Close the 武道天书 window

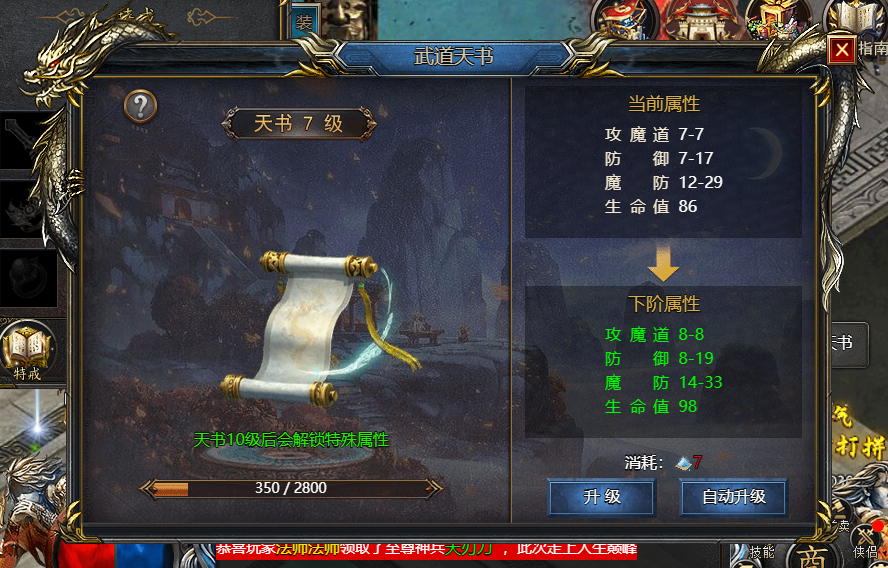pyautogui.click(x=842, y=49)
